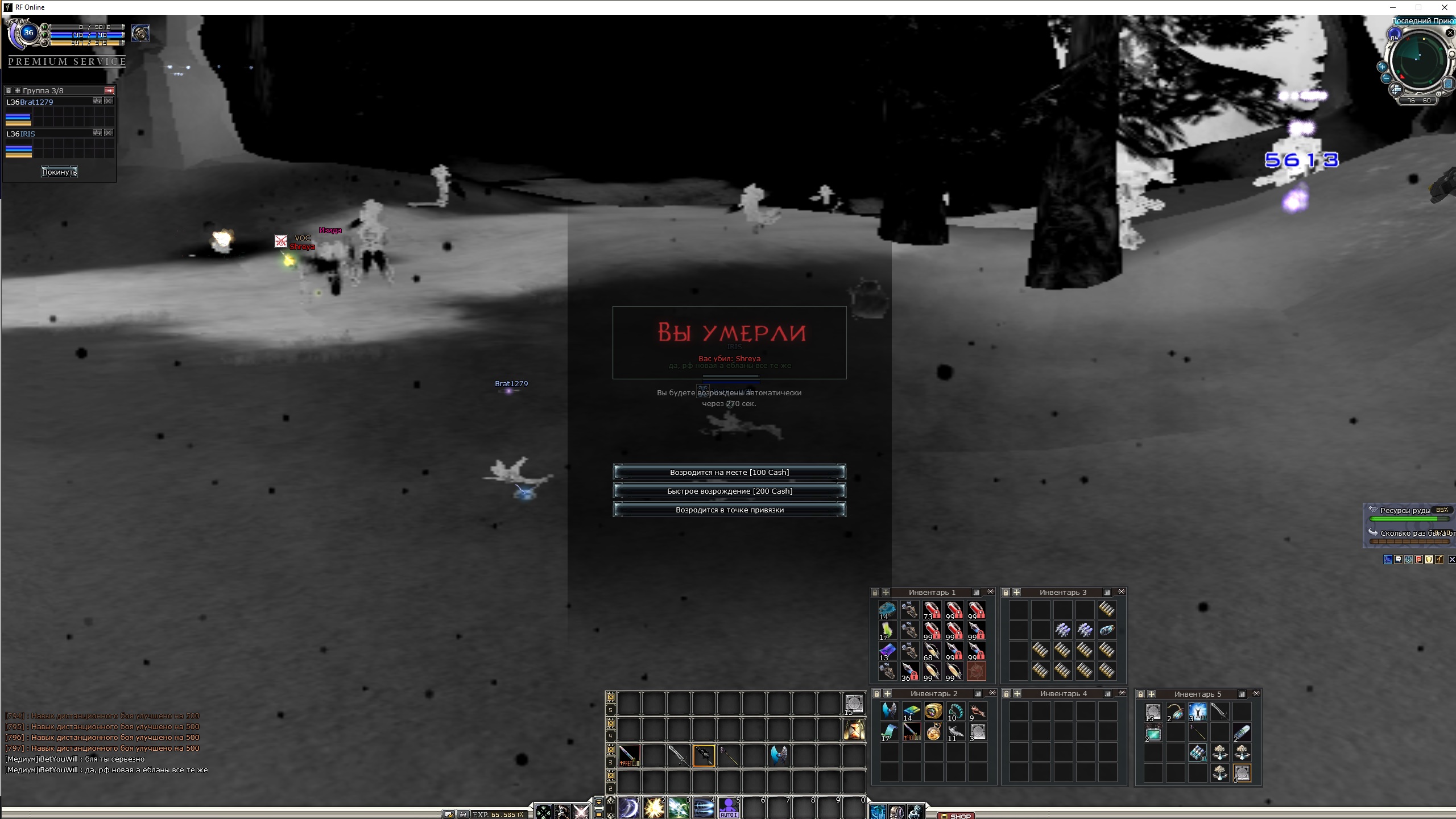Close the RF Online window
Screen dimensions: 1456x819
(x=1444, y=7)
